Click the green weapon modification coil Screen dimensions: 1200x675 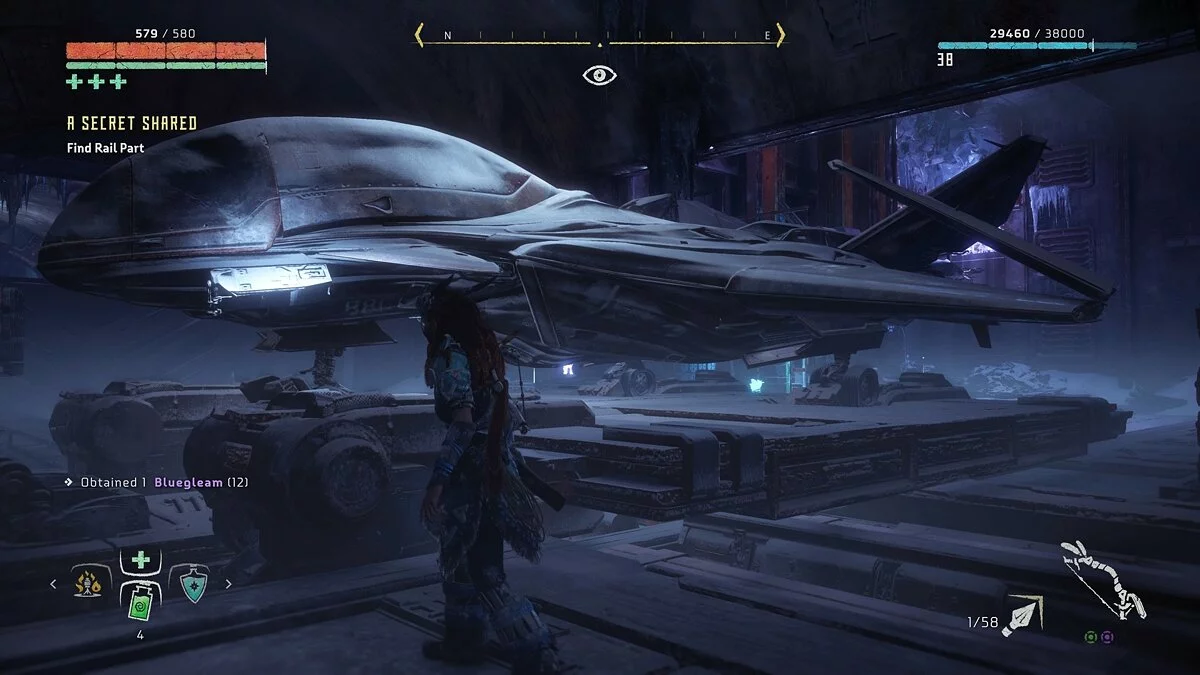click(x=1093, y=636)
